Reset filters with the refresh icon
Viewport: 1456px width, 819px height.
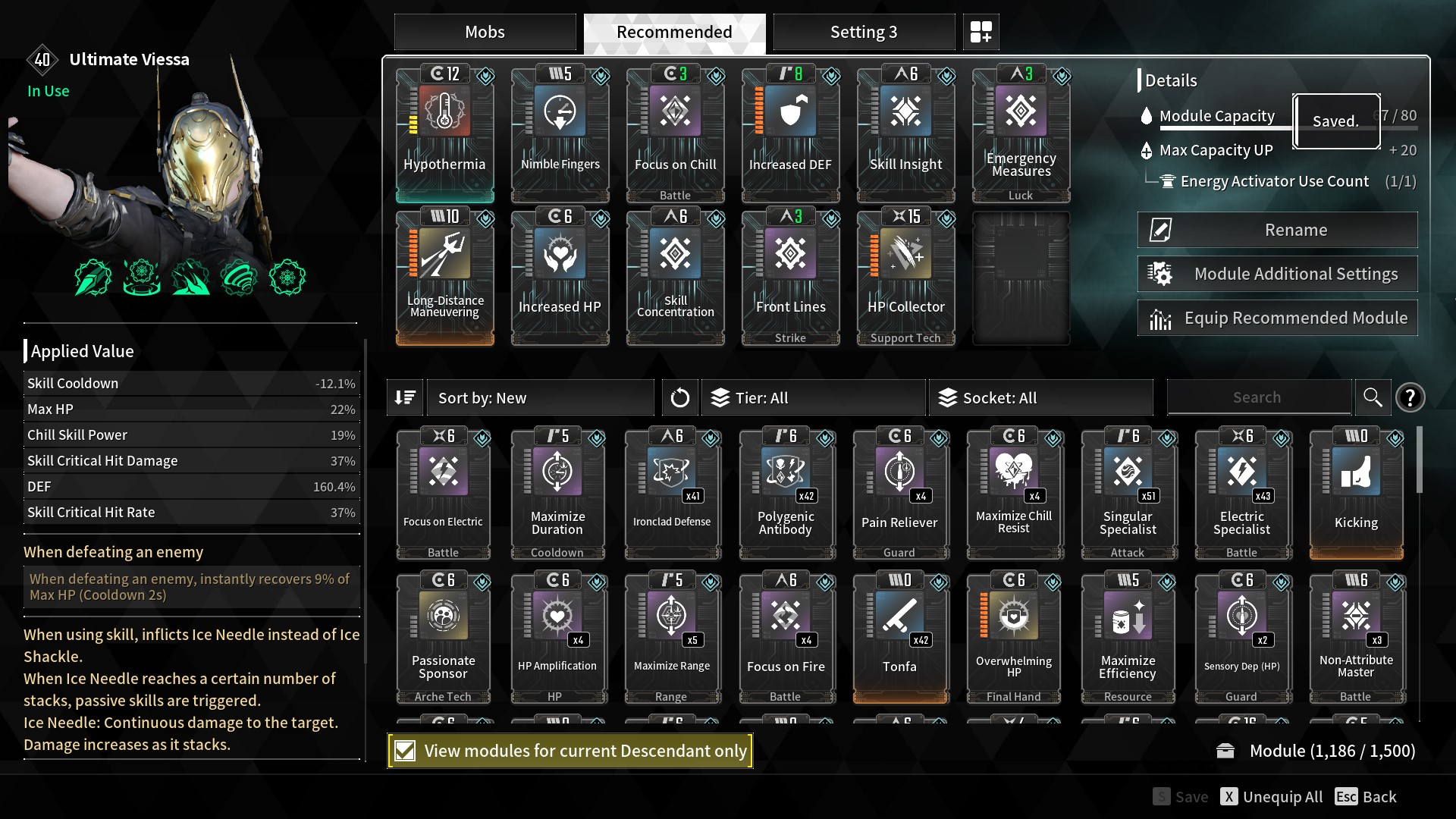point(679,397)
